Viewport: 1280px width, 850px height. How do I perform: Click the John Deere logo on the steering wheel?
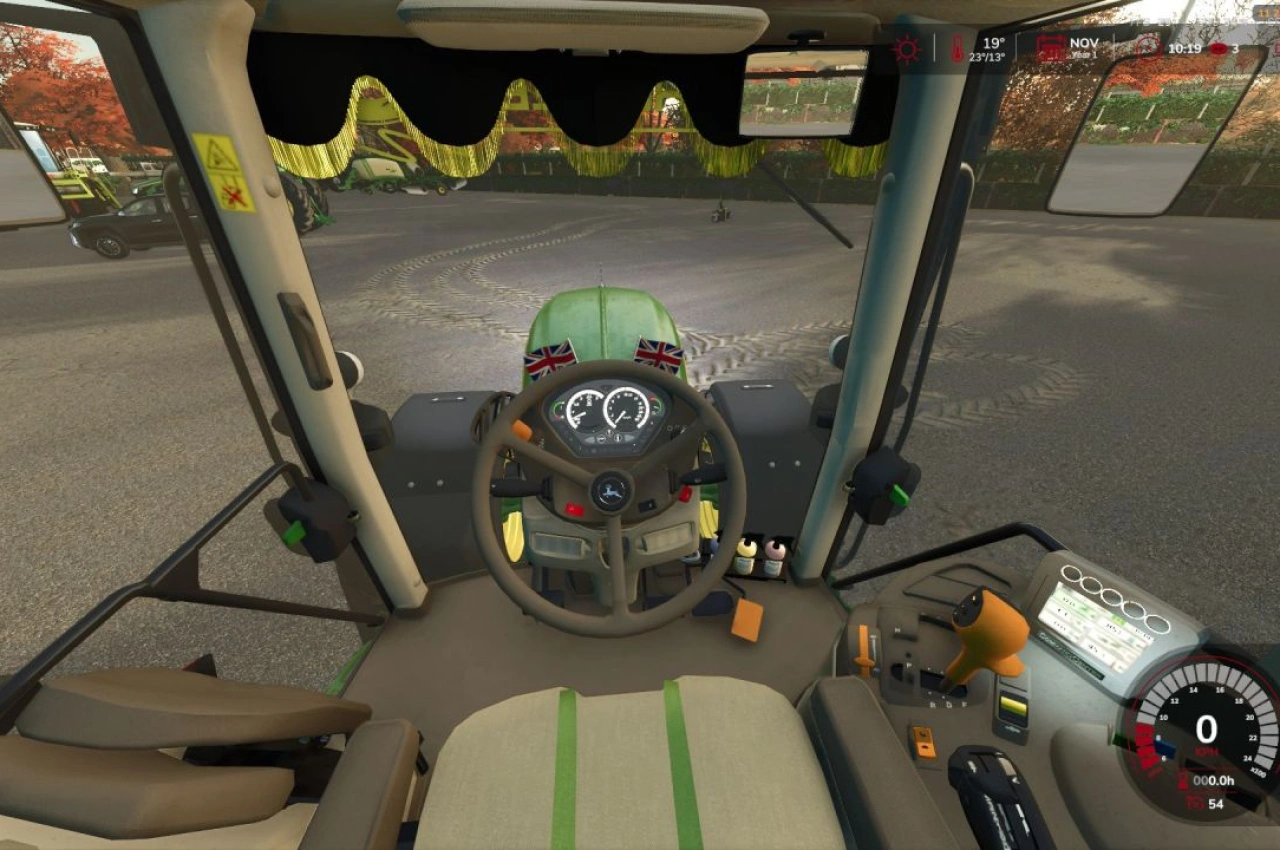tap(613, 490)
